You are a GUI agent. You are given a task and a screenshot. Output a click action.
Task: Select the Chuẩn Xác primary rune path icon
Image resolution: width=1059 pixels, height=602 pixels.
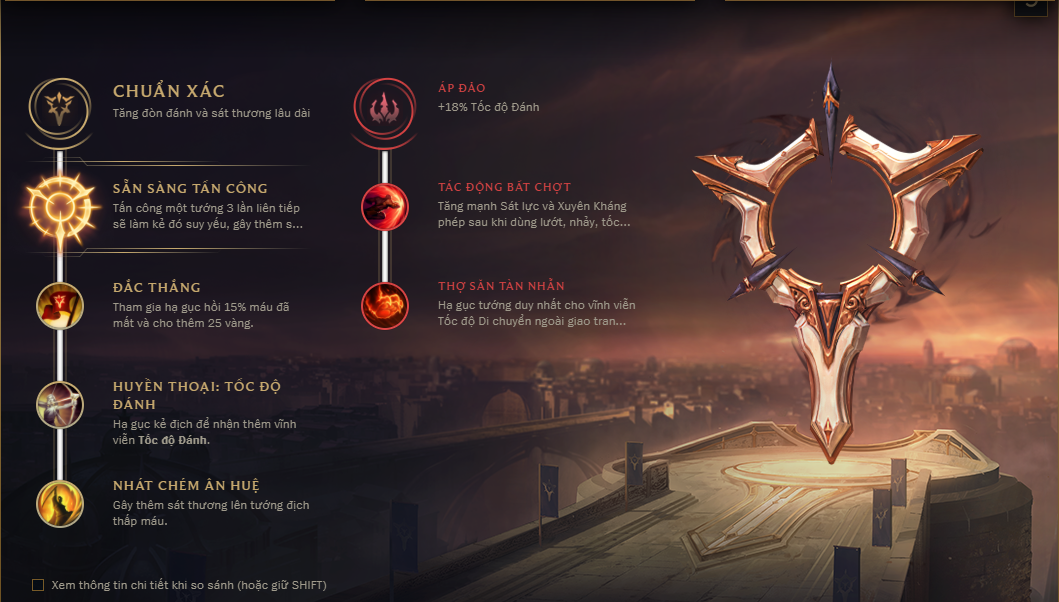(x=60, y=102)
